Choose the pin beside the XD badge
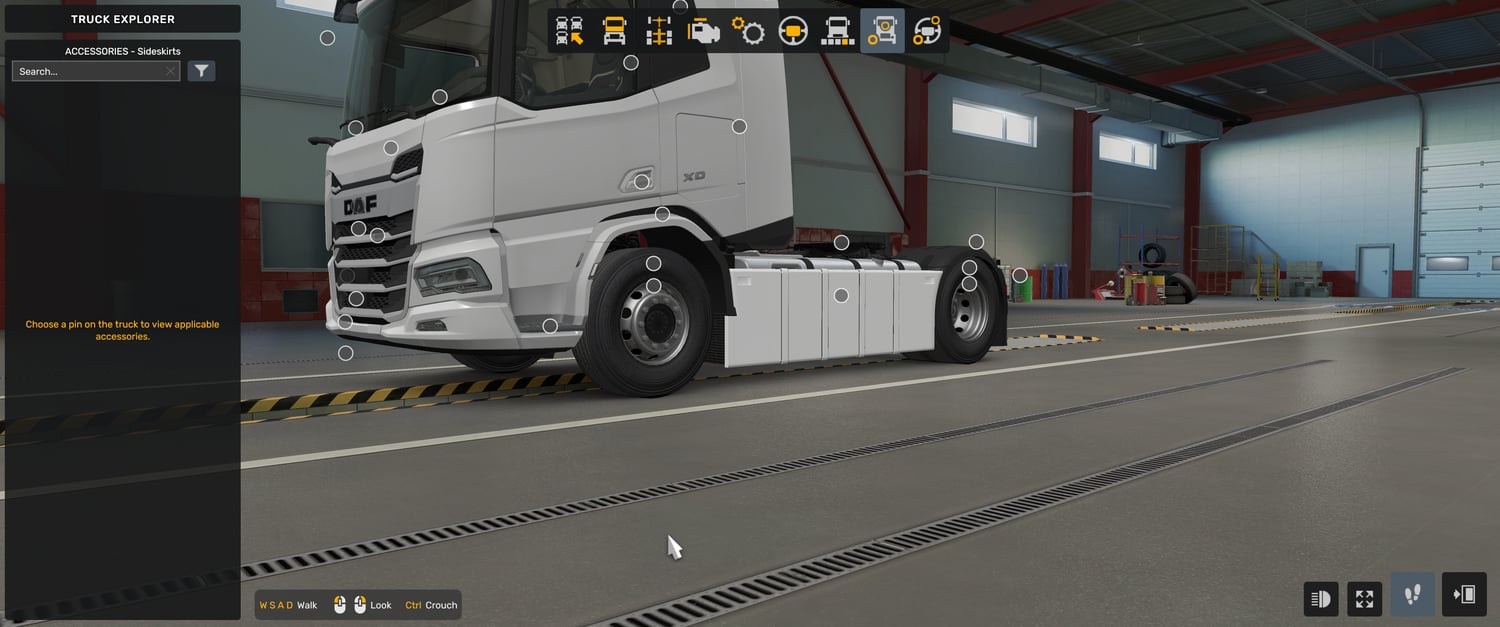 [641, 182]
